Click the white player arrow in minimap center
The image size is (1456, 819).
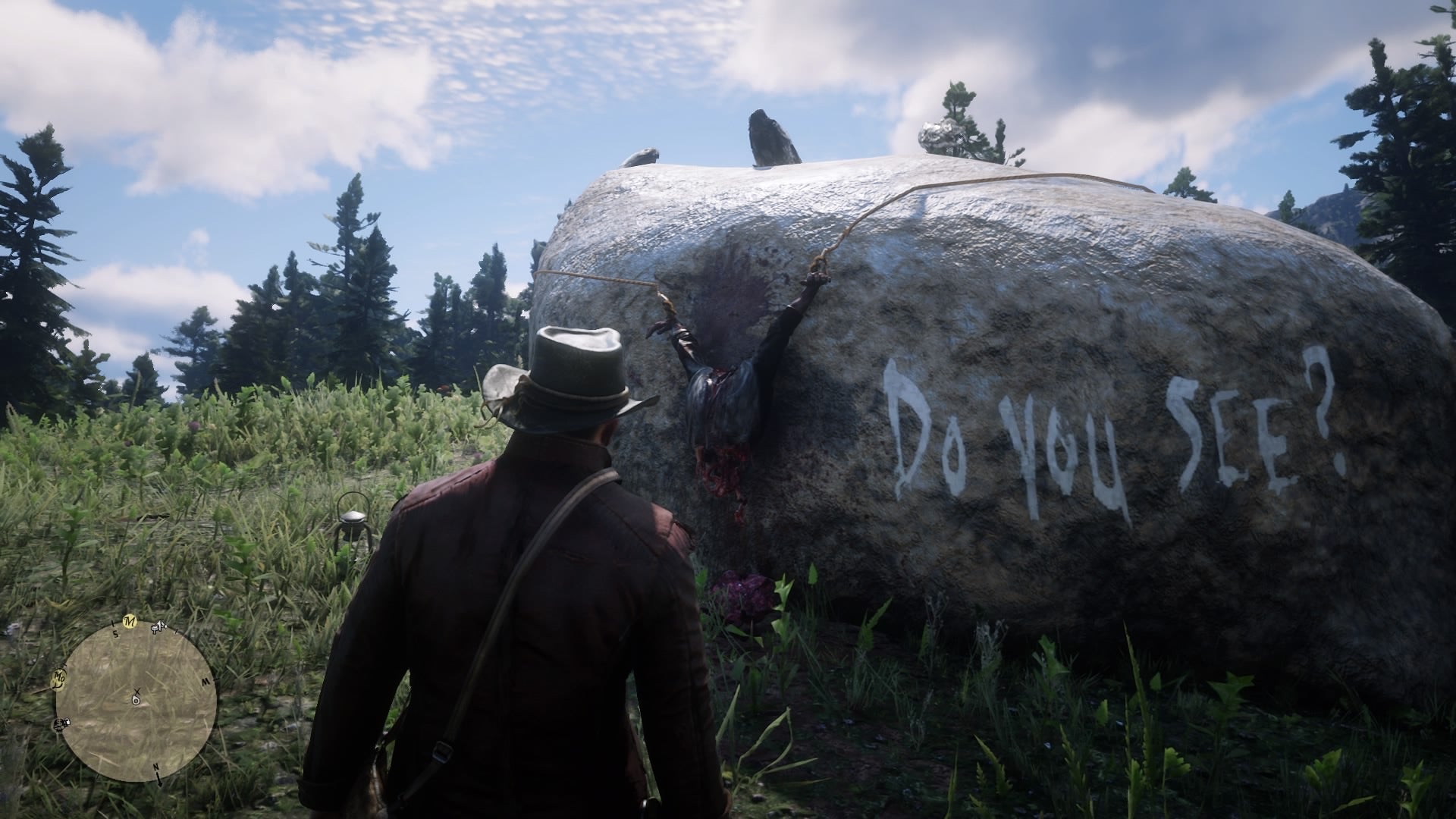pyautogui.click(x=136, y=699)
